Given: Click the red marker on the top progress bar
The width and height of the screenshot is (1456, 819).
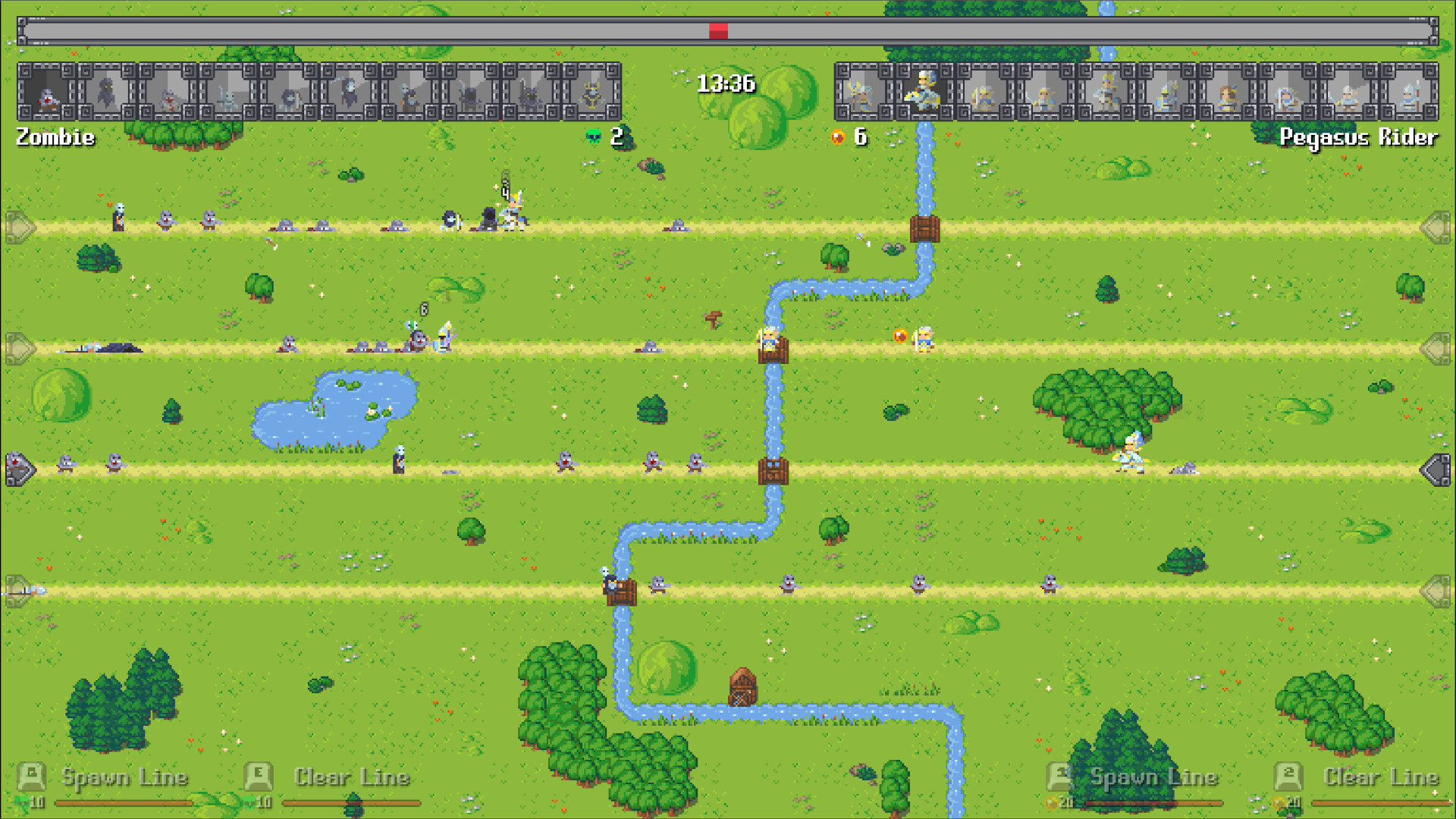Looking at the screenshot, I should coord(719,30).
